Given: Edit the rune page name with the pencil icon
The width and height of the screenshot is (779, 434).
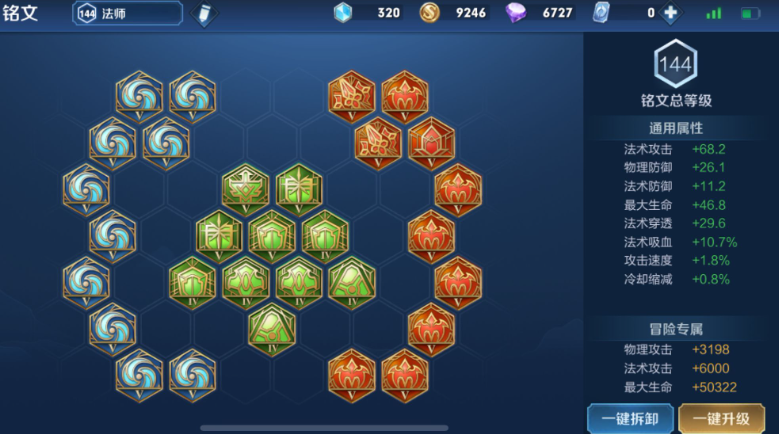Looking at the screenshot, I should tap(204, 14).
